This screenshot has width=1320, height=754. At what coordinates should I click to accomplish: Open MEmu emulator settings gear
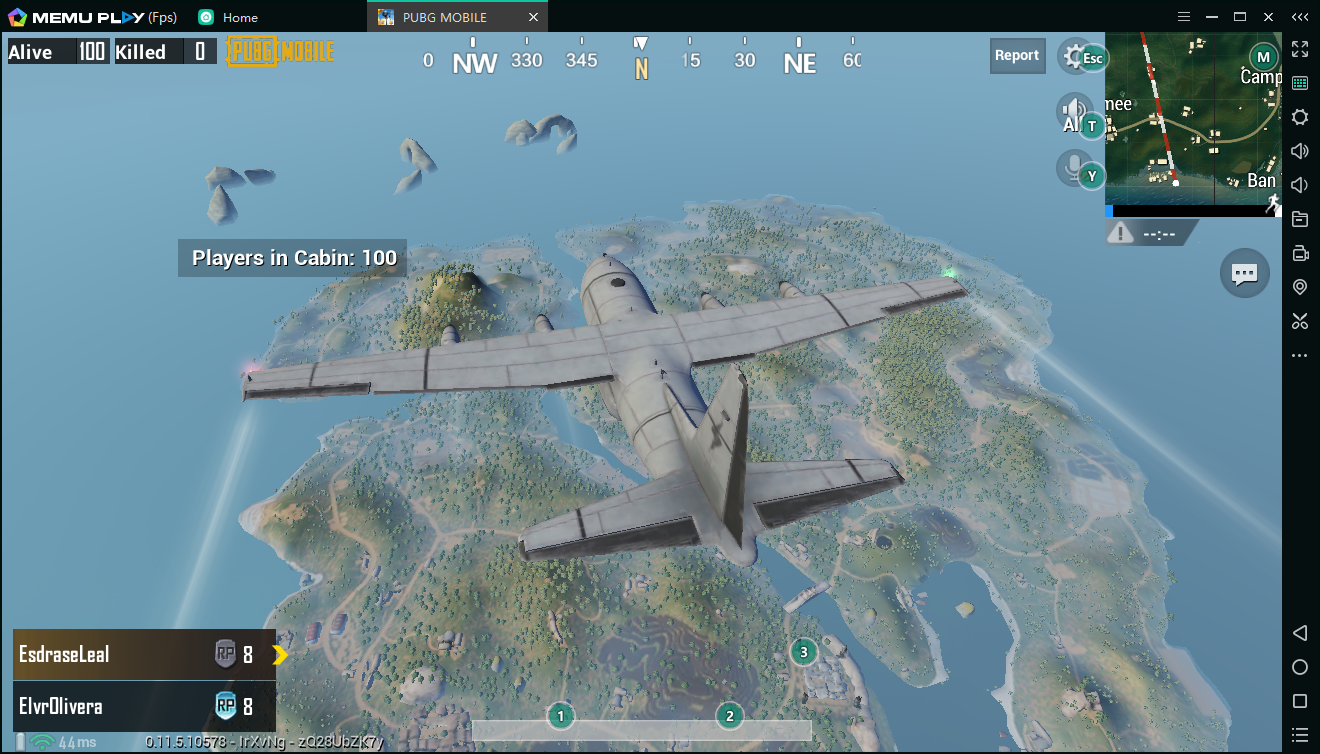pos(1300,117)
